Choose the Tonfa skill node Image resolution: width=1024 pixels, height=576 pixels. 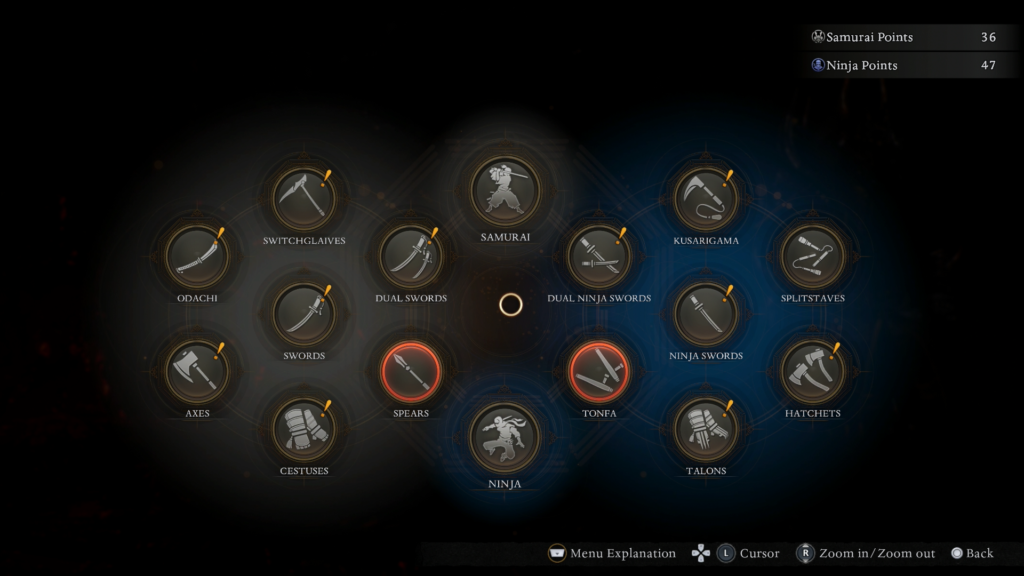pos(599,371)
